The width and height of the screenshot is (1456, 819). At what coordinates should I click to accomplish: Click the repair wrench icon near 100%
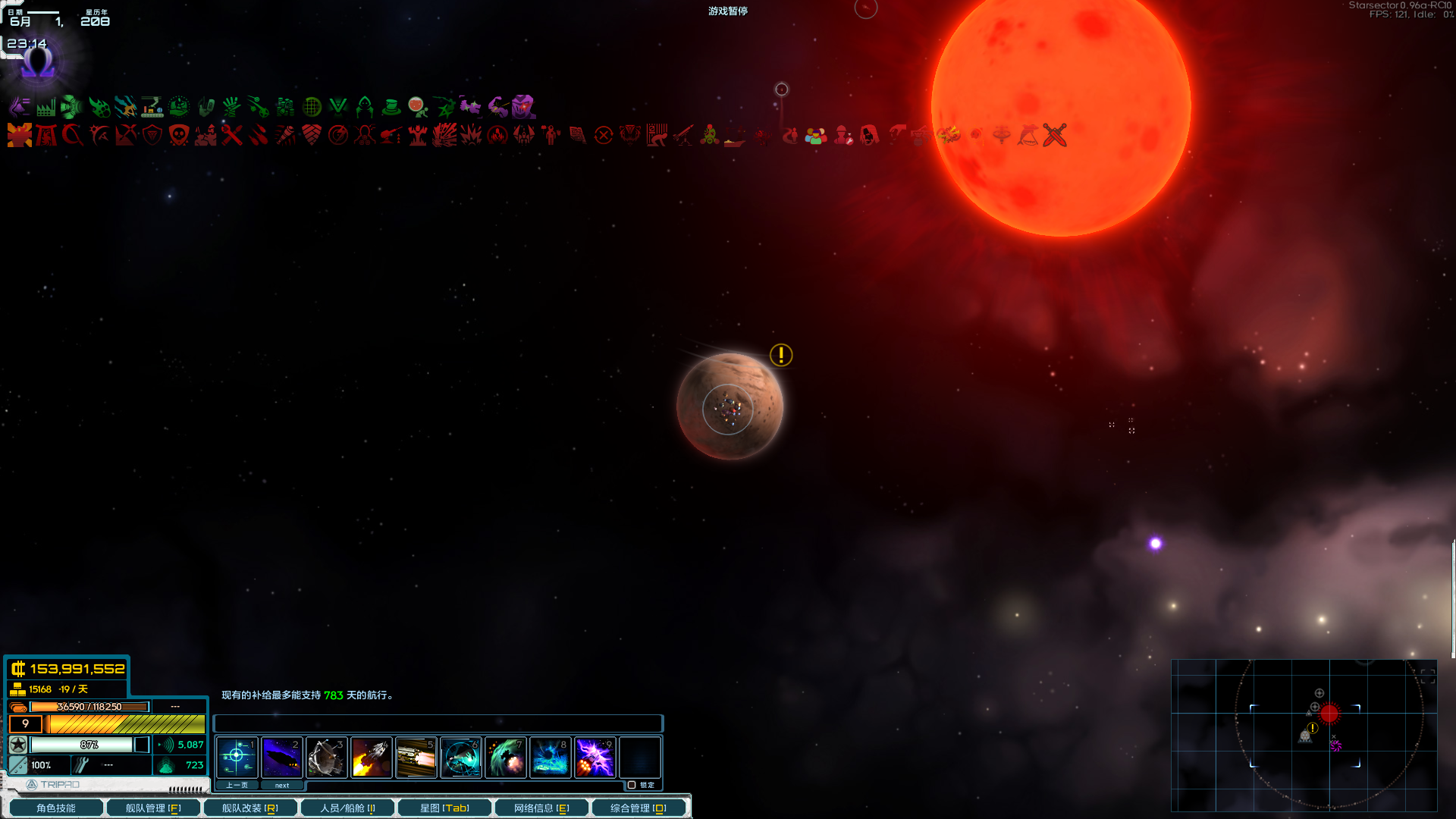coord(81,765)
